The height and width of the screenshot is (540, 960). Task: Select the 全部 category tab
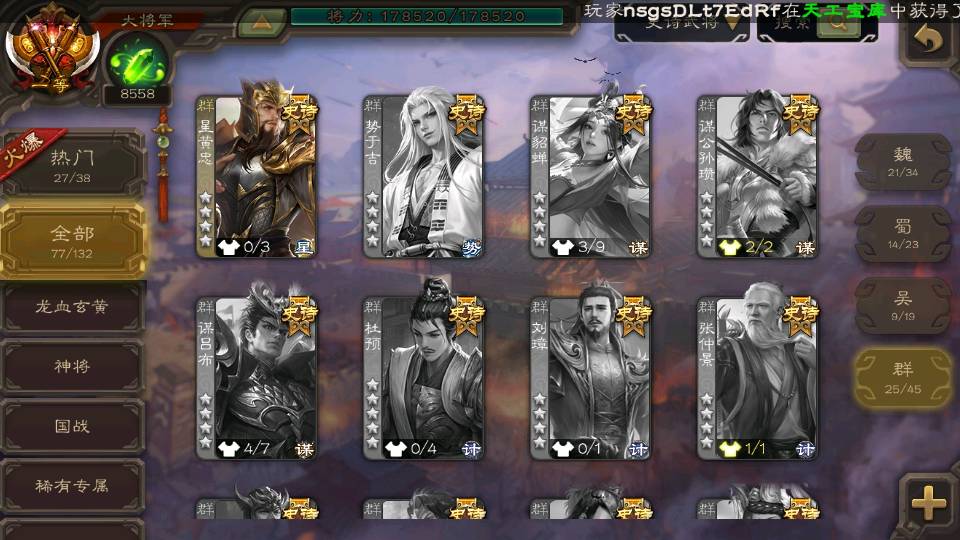click(72, 240)
